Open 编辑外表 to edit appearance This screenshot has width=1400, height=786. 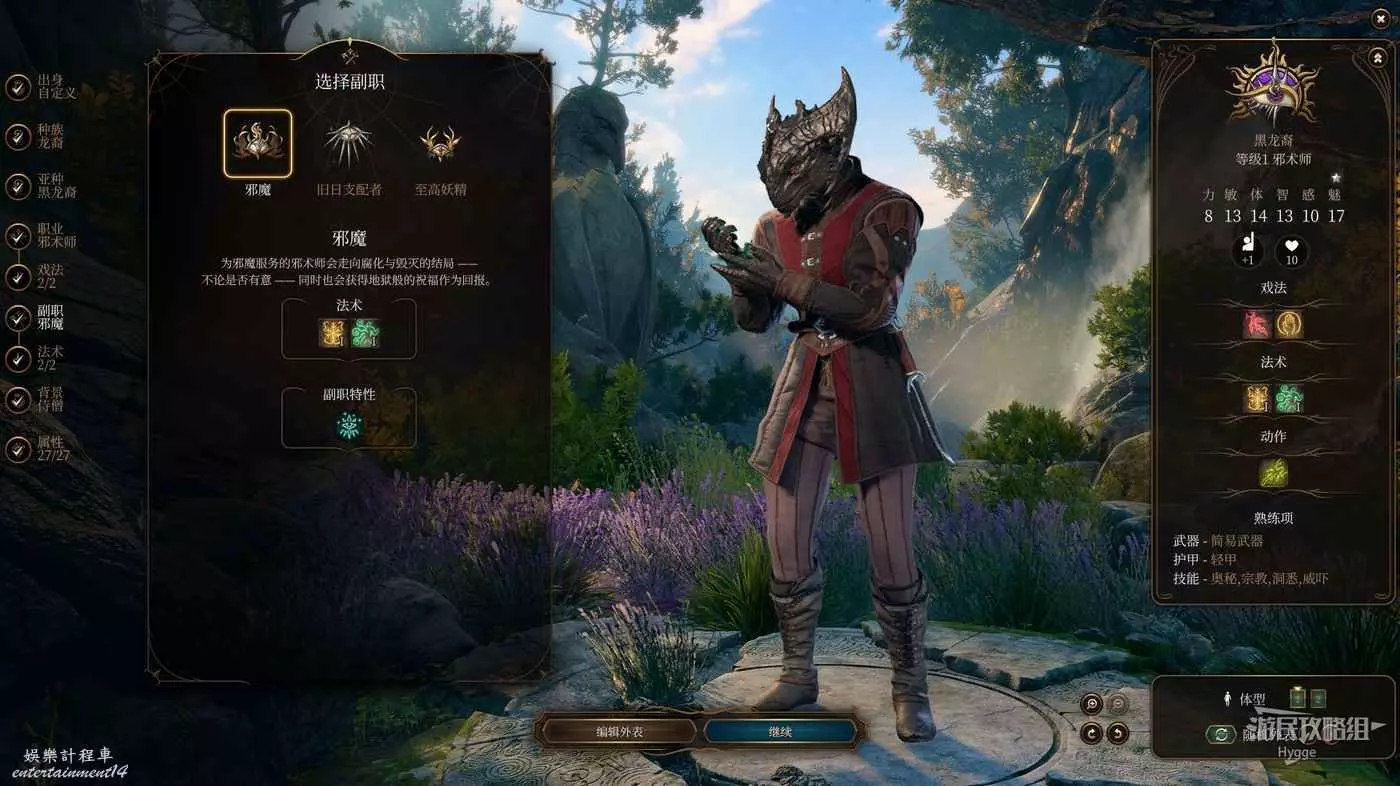[619, 732]
